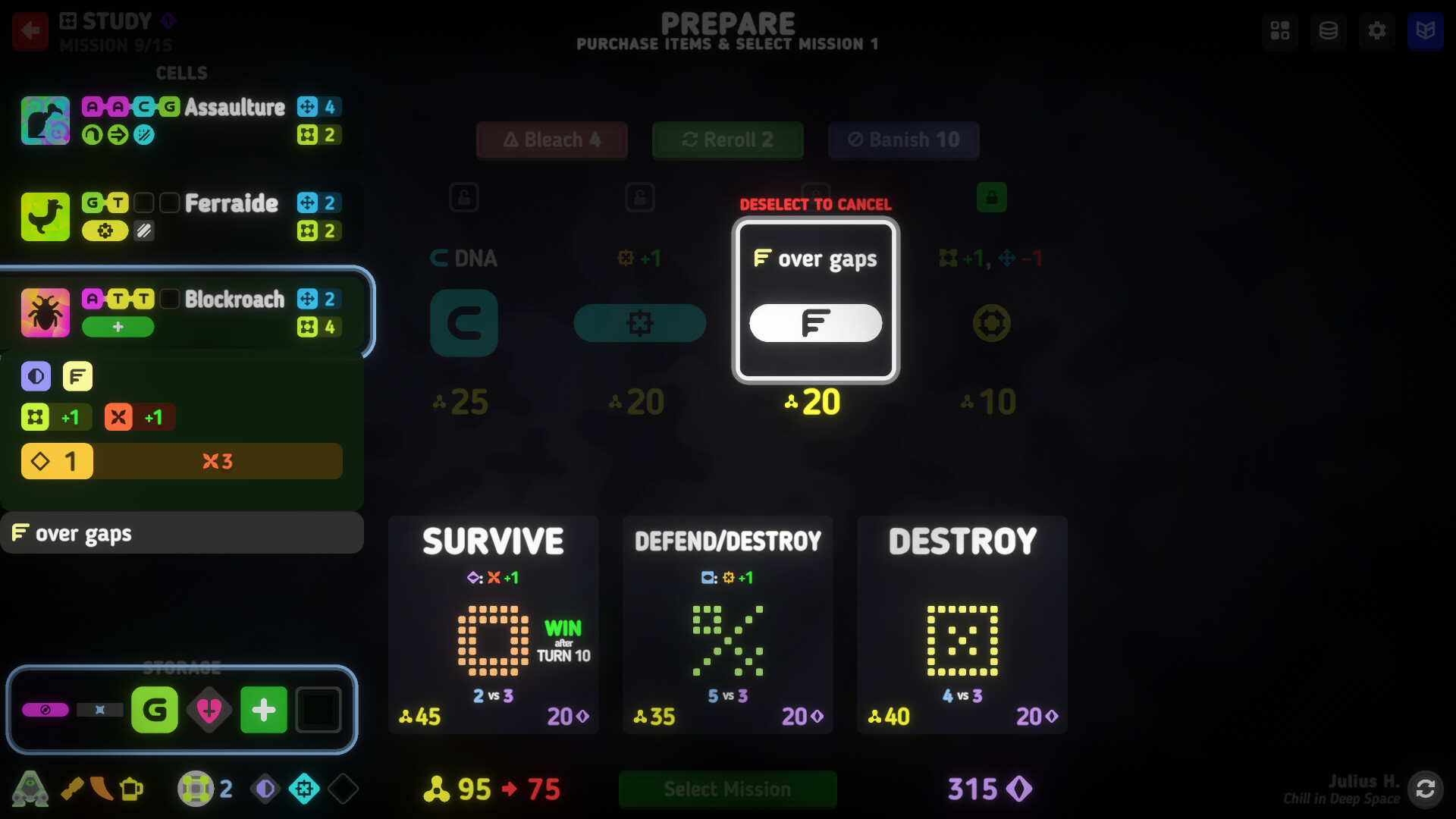Open the grid layout panel at top right
Image resolution: width=1456 pixels, height=819 pixels.
pyautogui.click(x=1280, y=31)
